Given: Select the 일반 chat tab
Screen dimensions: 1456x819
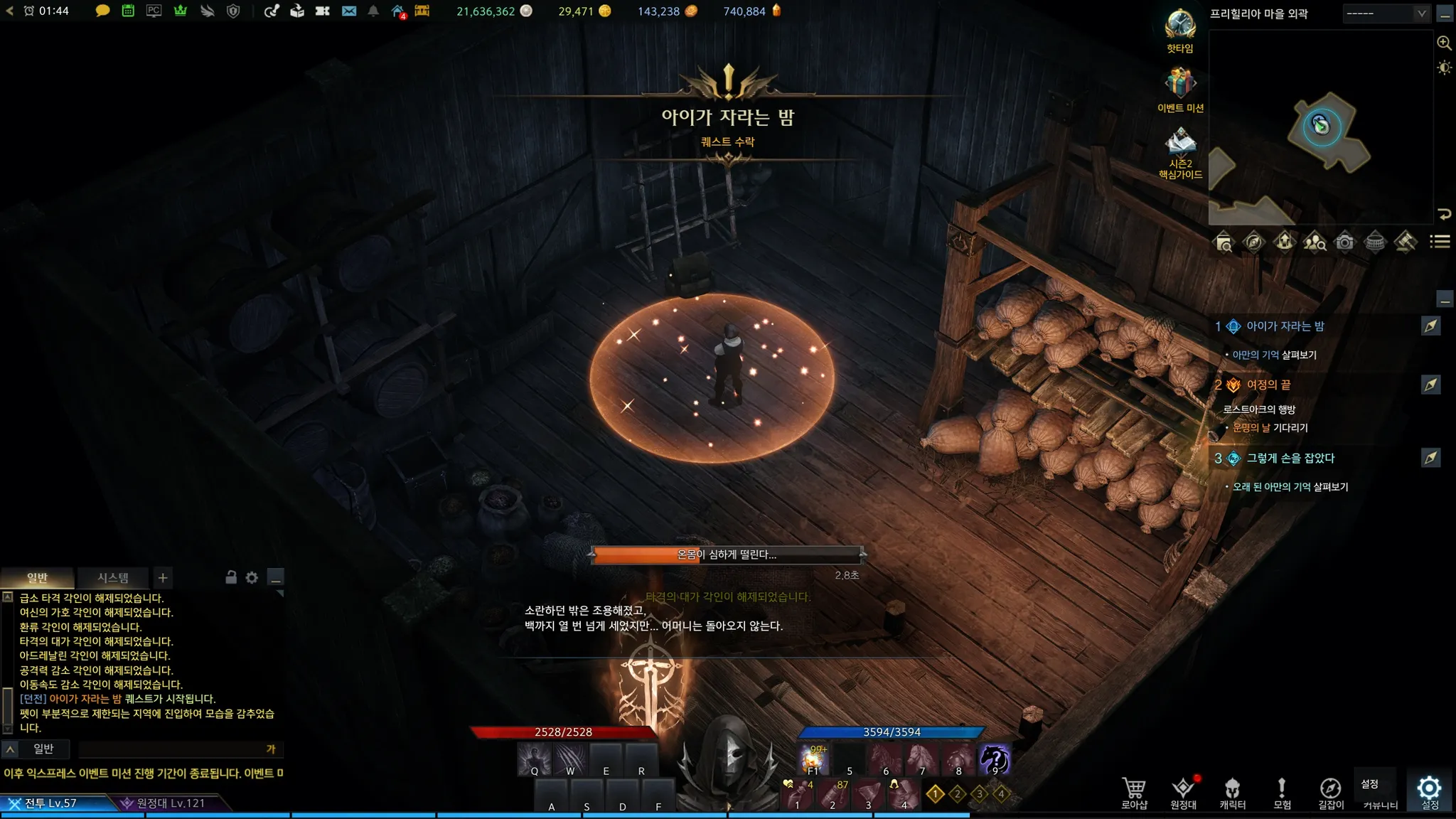Looking at the screenshot, I should [37, 578].
